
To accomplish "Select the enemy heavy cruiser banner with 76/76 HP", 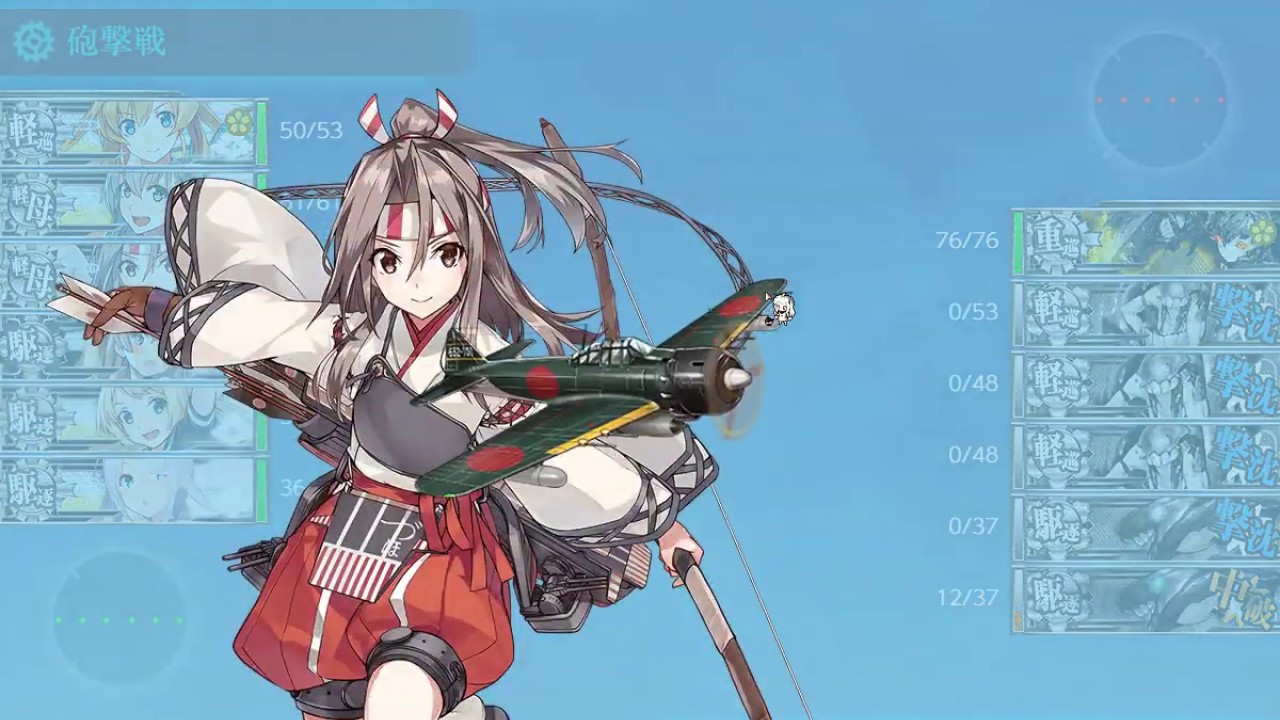I will coord(1148,241).
